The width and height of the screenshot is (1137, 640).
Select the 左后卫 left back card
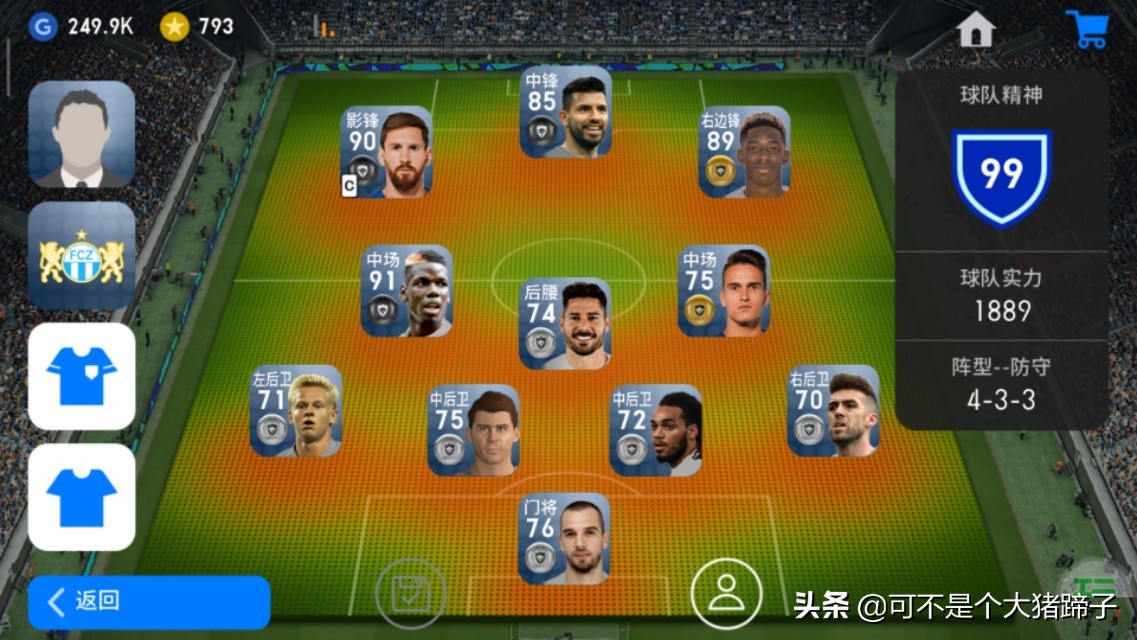pos(296,410)
